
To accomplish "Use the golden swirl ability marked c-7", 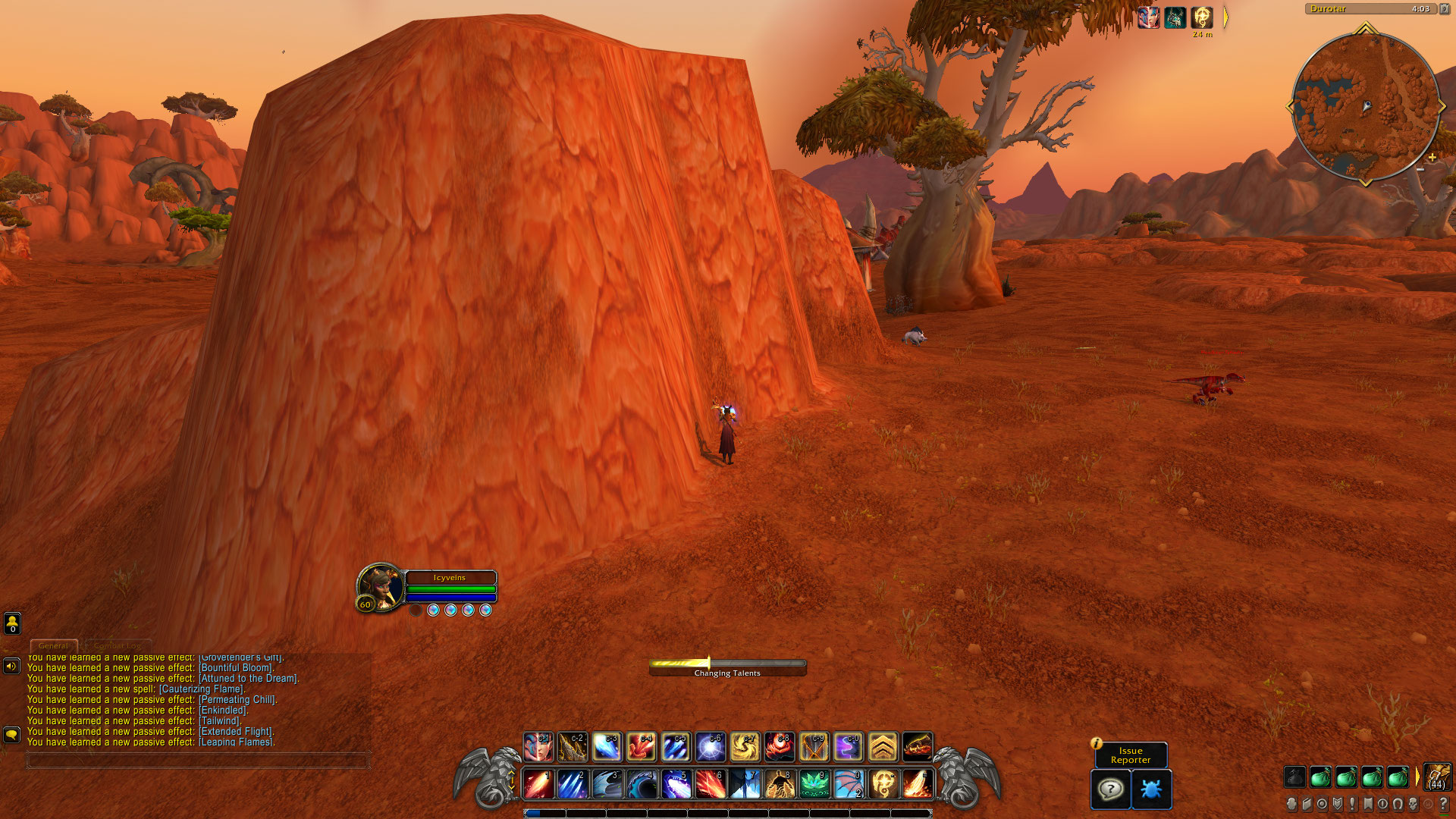I will tap(745, 747).
